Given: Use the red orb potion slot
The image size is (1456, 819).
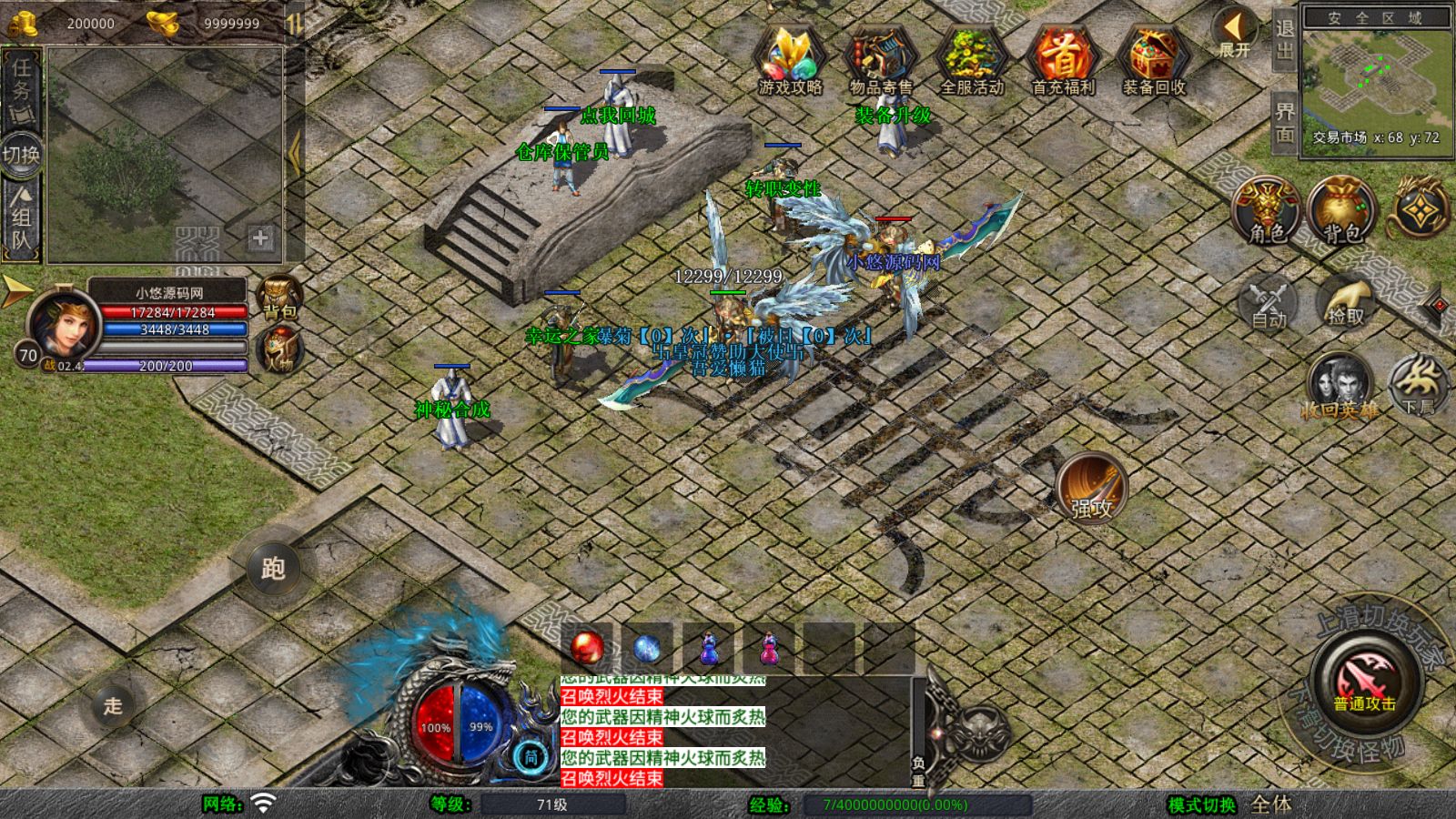Looking at the screenshot, I should [586, 648].
